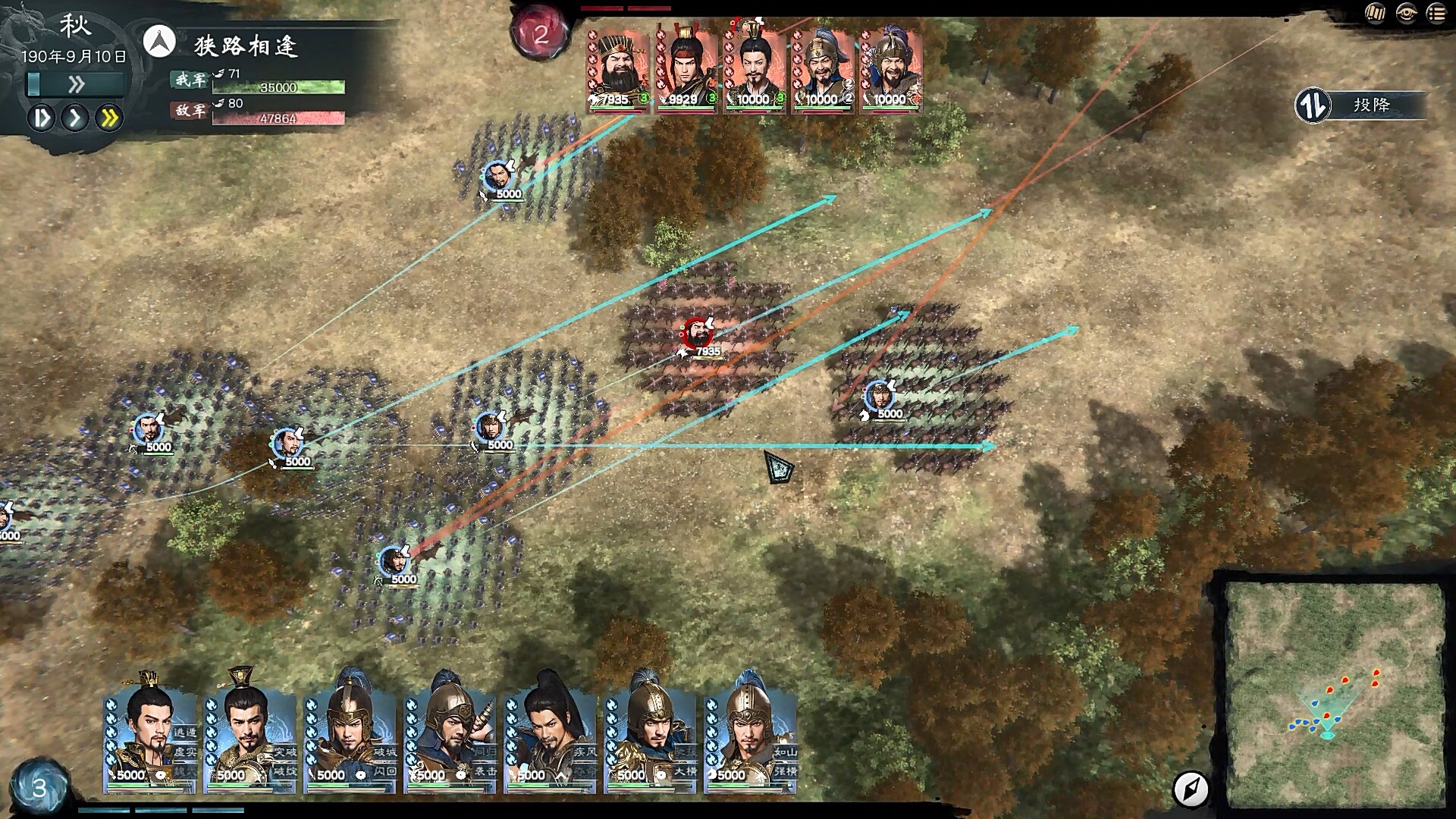Screen dimensions: 1456x819
Task: Click the single-arrow play speed icon
Action: click(x=75, y=119)
